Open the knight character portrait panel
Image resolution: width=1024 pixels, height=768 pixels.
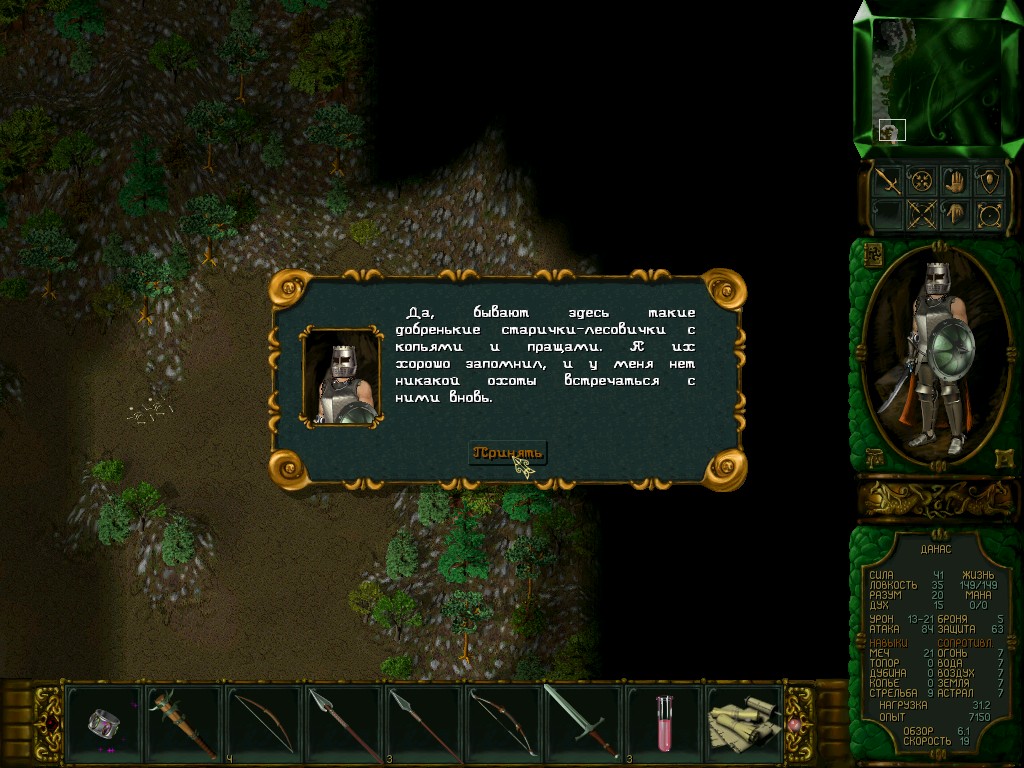click(x=937, y=354)
